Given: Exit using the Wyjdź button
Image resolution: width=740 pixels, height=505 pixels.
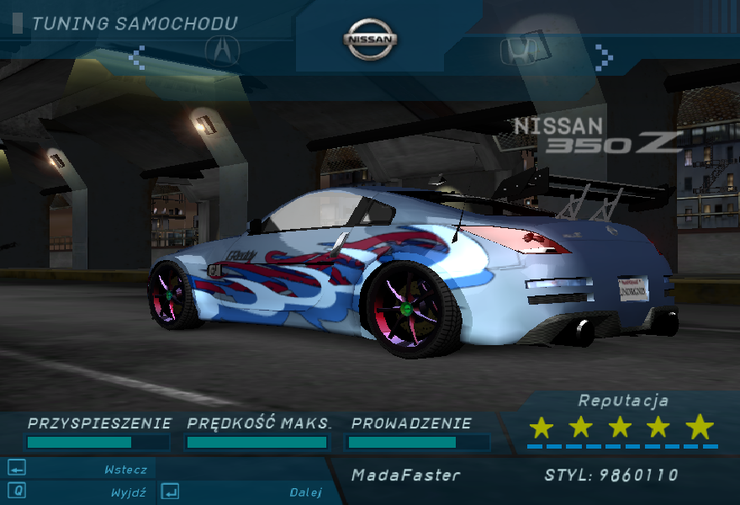Looking at the screenshot, I should point(127,492).
